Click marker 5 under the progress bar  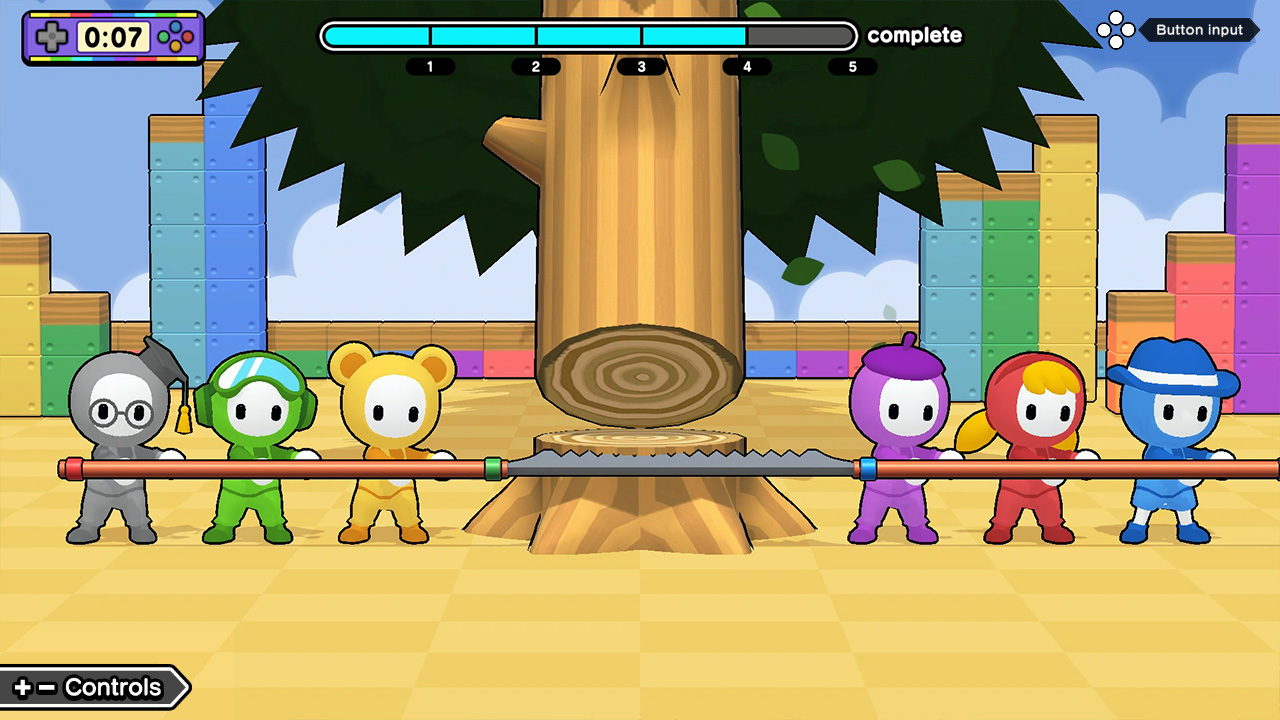852,66
